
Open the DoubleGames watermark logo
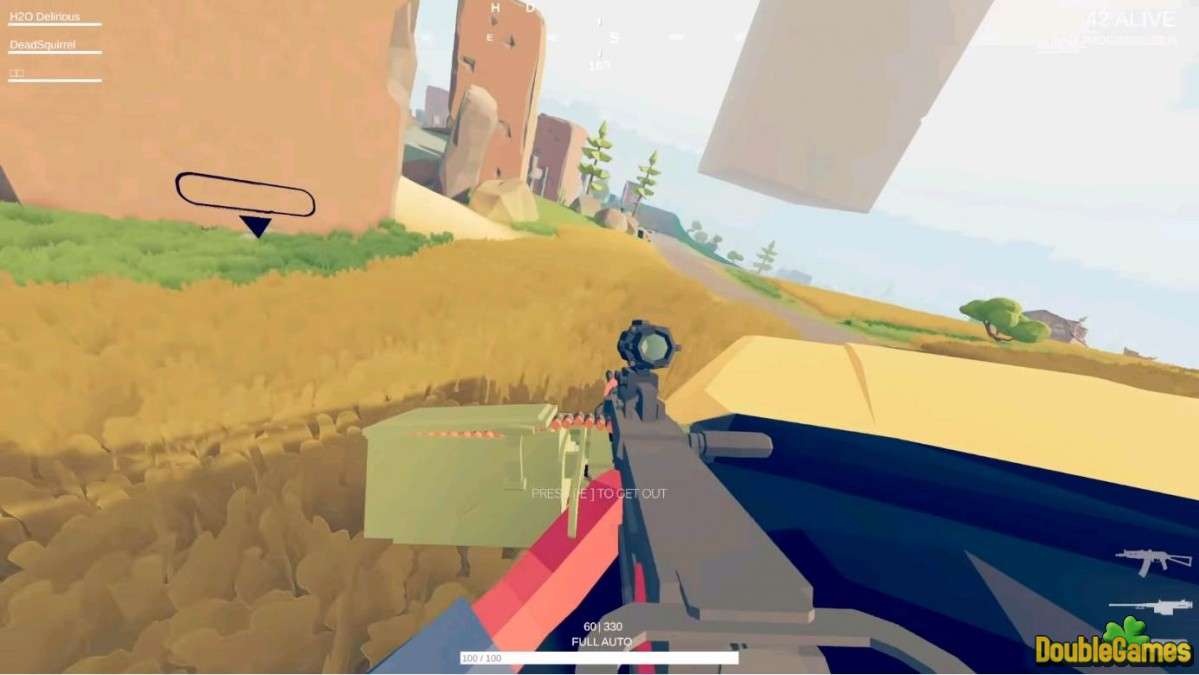(x=1114, y=647)
